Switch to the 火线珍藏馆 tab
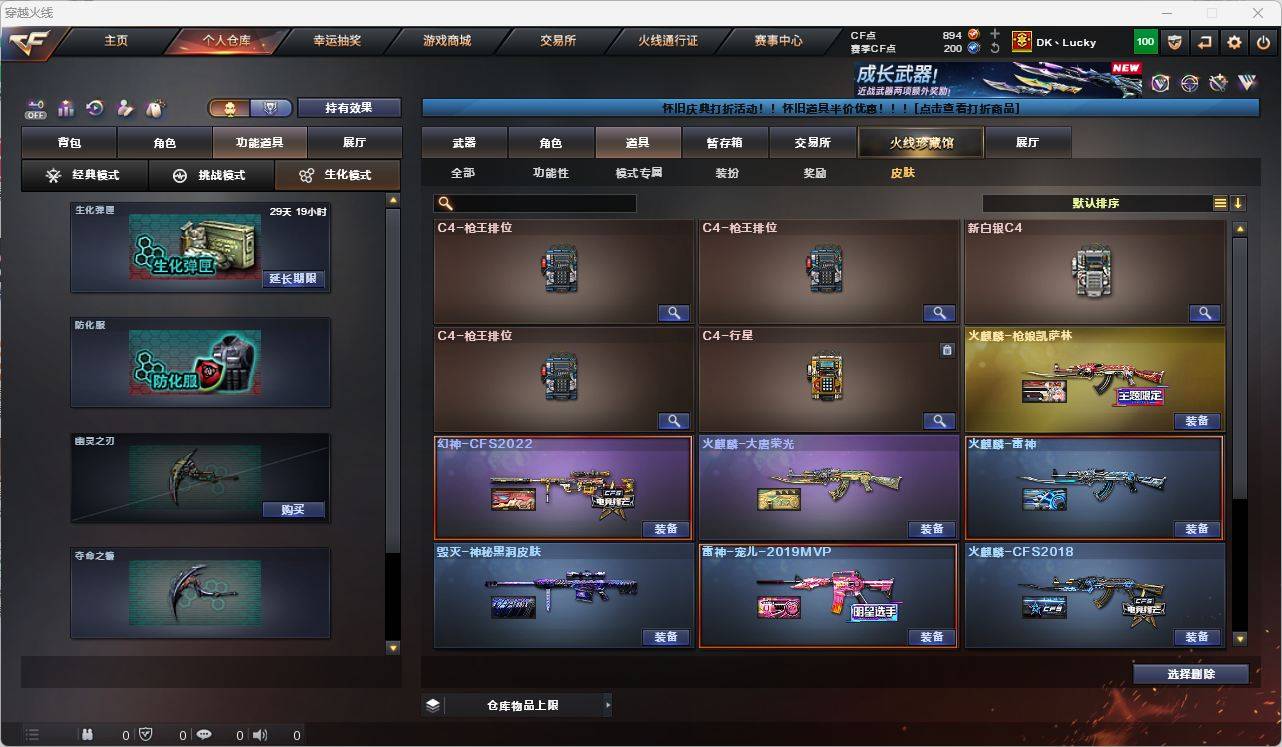The width and height of the screenshot is (1282, 747). 919,142
